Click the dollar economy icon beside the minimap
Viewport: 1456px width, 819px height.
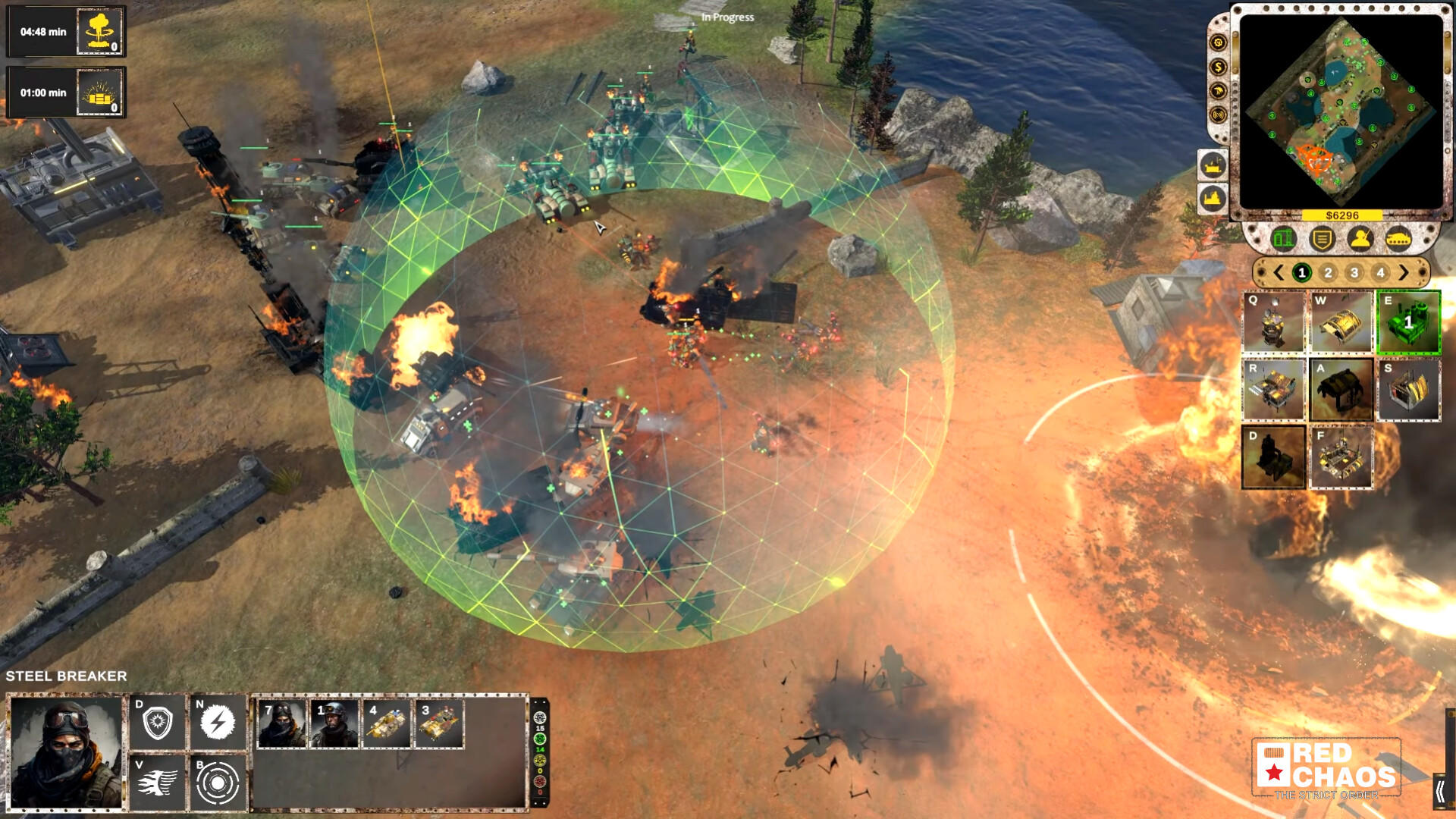coord(1217,67)
